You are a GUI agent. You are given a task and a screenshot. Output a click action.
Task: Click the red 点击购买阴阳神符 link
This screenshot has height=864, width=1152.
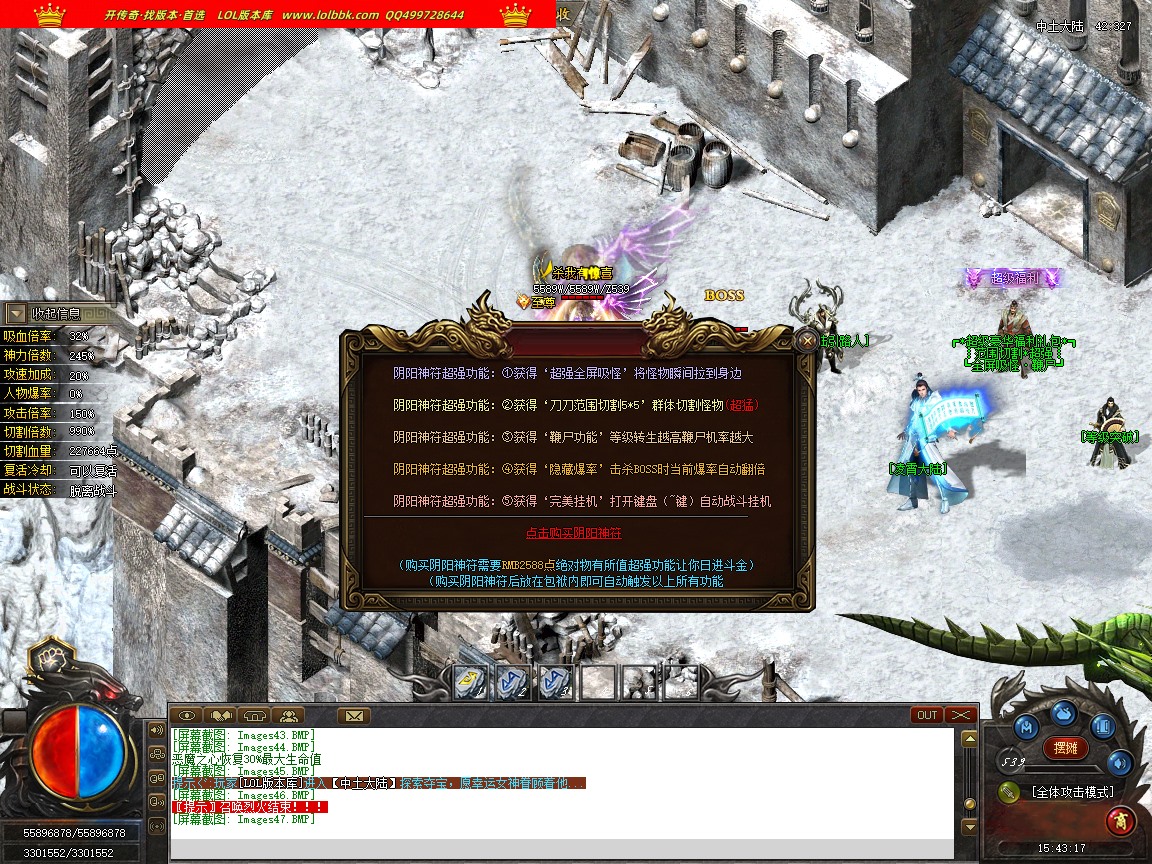point(573,533)
